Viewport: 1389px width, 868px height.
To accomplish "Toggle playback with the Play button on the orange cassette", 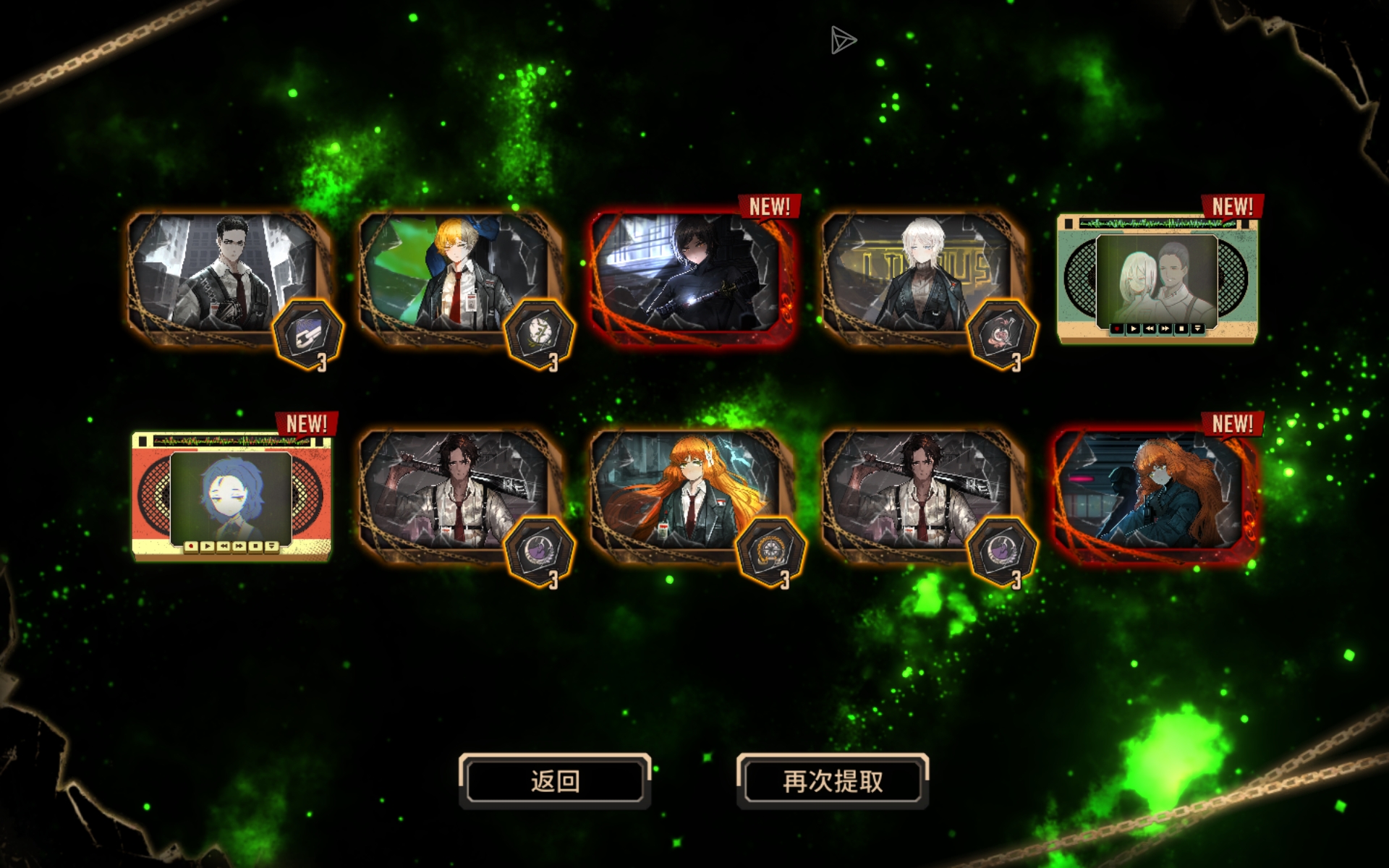I will pos(208,546).
